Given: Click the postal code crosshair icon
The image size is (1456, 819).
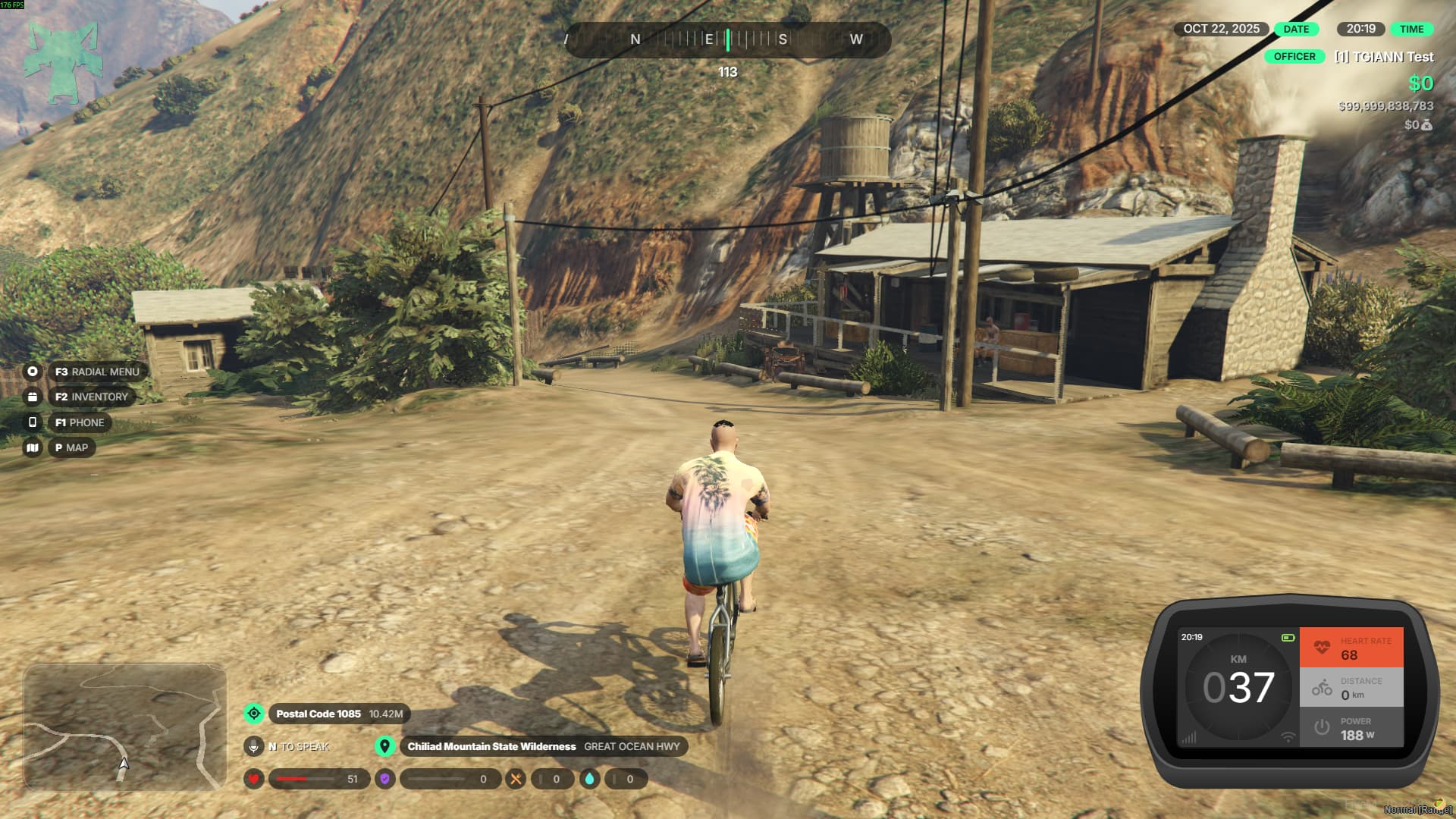Looking at the screenshot, I should tap(254, 714).
